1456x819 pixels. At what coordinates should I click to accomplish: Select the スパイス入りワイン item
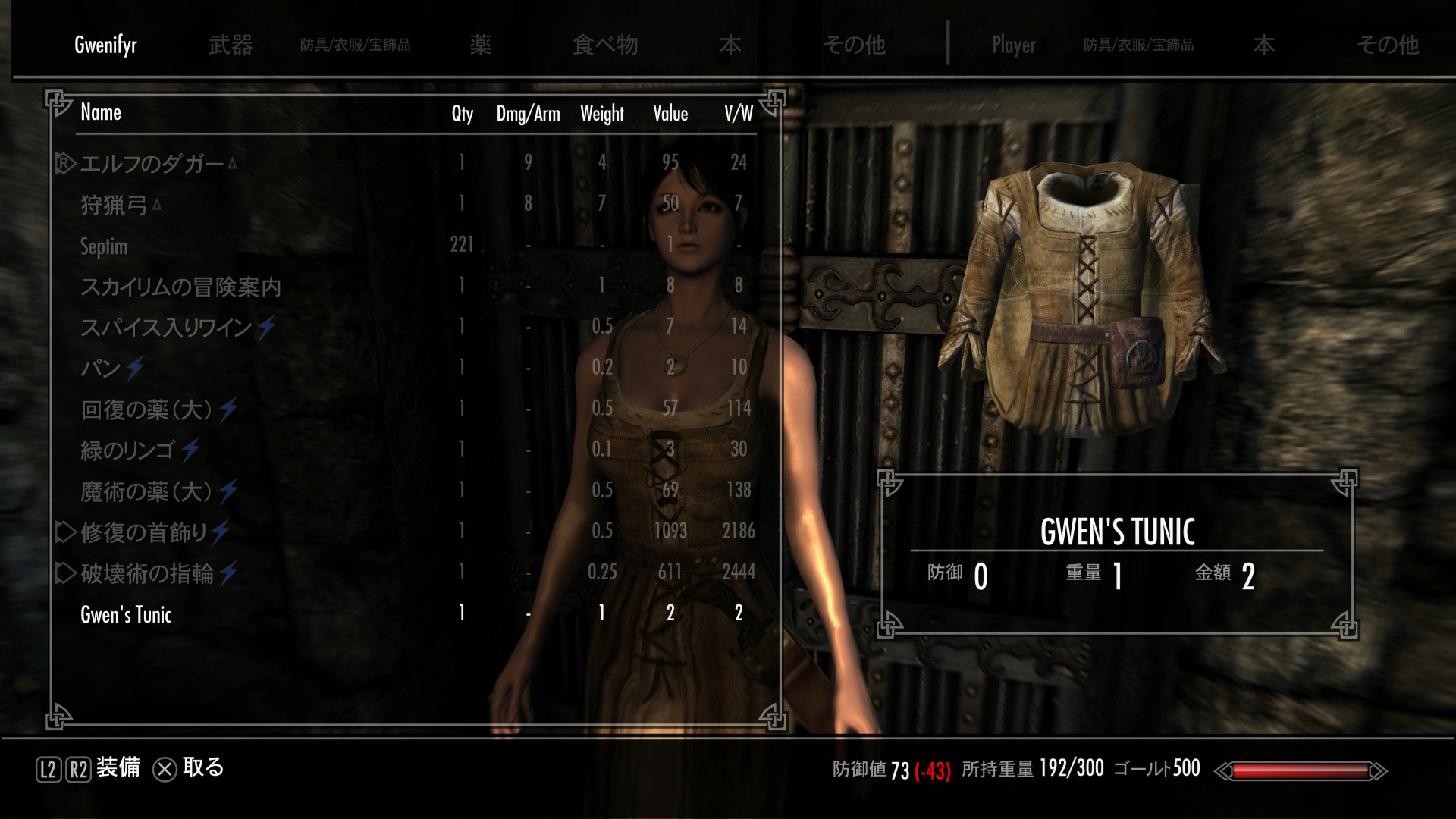pyautogui.click(x=166, y=328)
